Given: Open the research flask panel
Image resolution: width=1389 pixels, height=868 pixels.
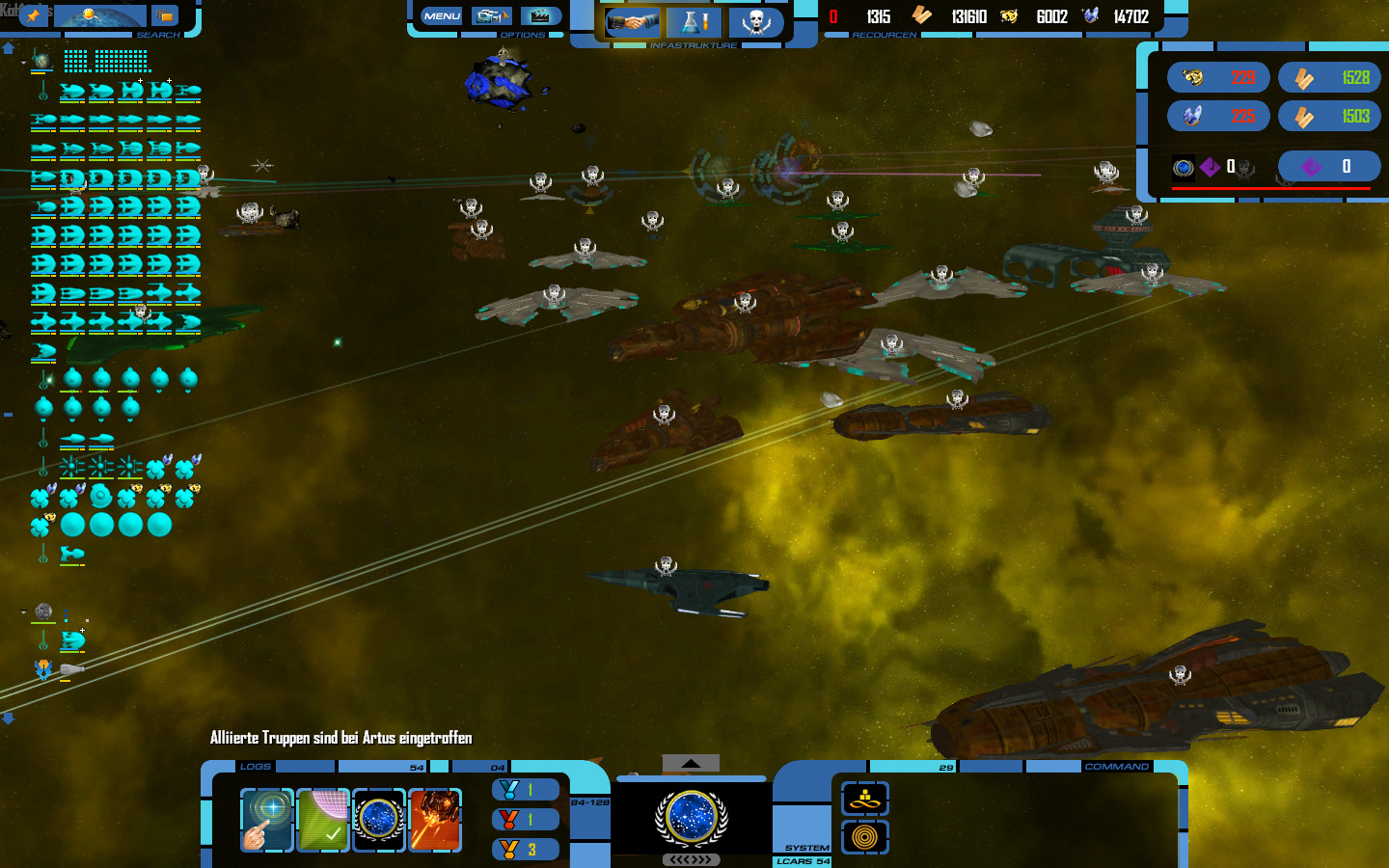Looking at the screenshot, I should tap(694, 22).
